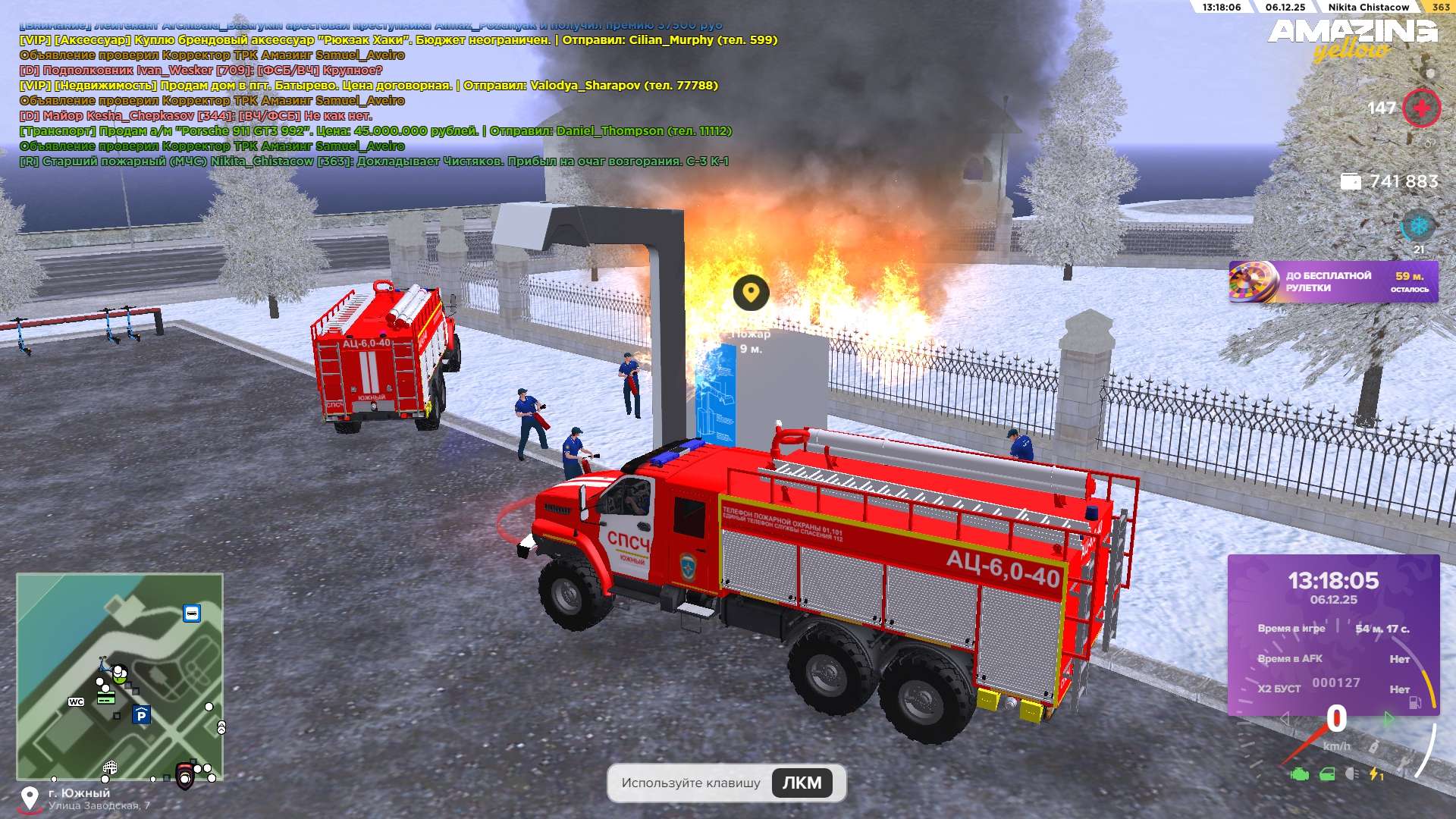
Task: Toggle the headlights indicator icon
Action: pyautogui.click(x=1351, y=774)
